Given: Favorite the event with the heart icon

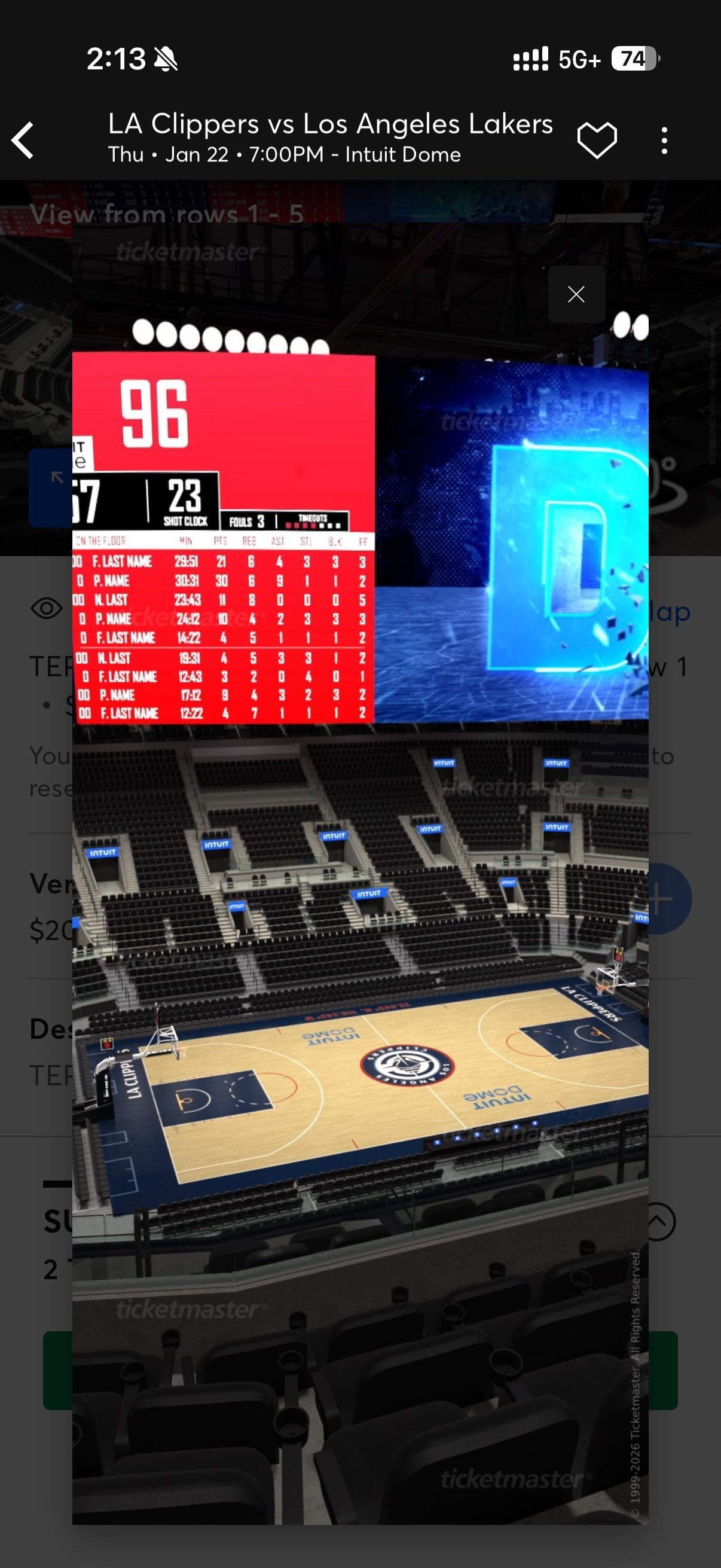Looking at the screenshot, I should [596, 140].
